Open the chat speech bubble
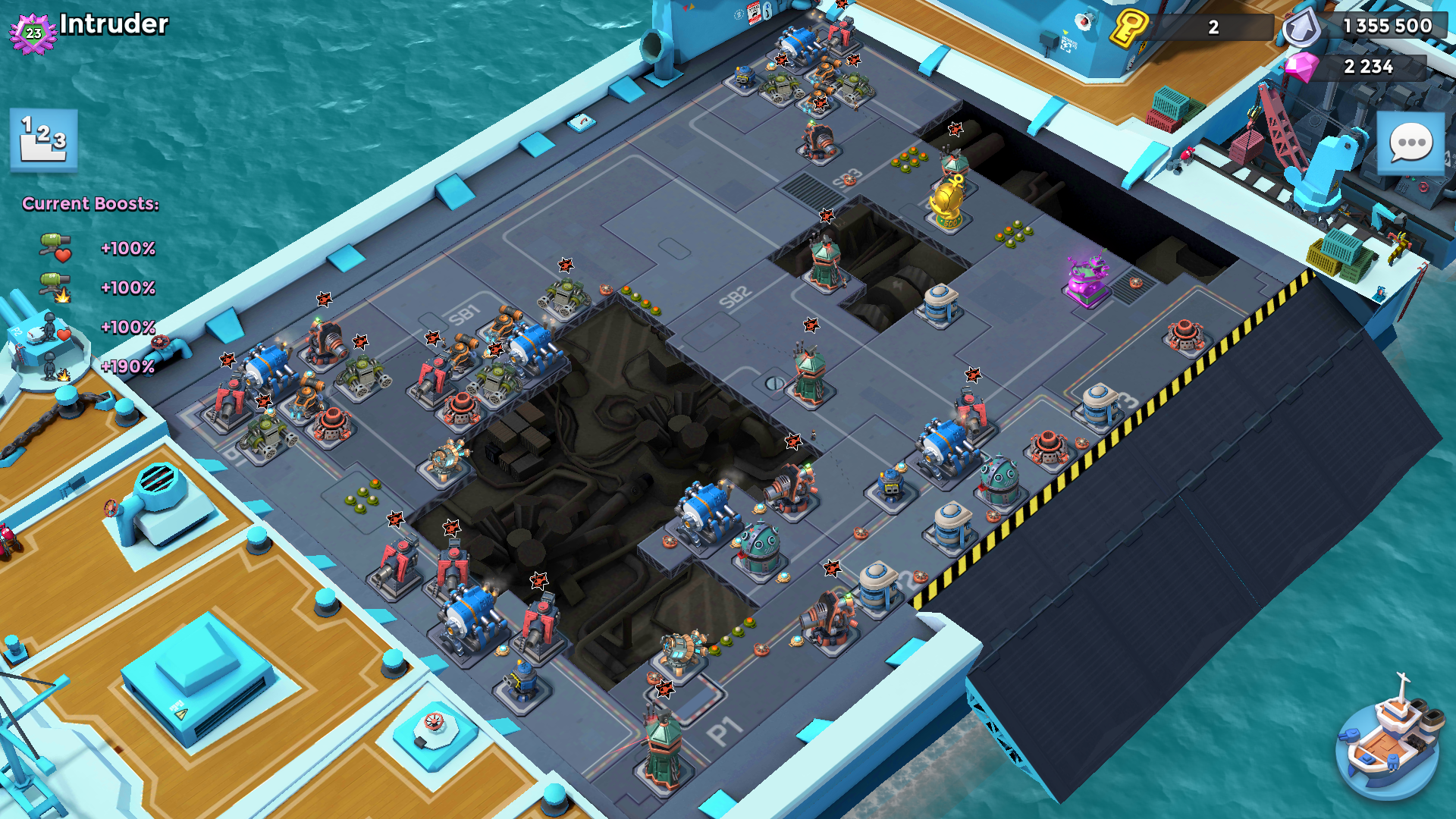Image resolution: width=1456 pixels, height=819 pixels. 1410,144
